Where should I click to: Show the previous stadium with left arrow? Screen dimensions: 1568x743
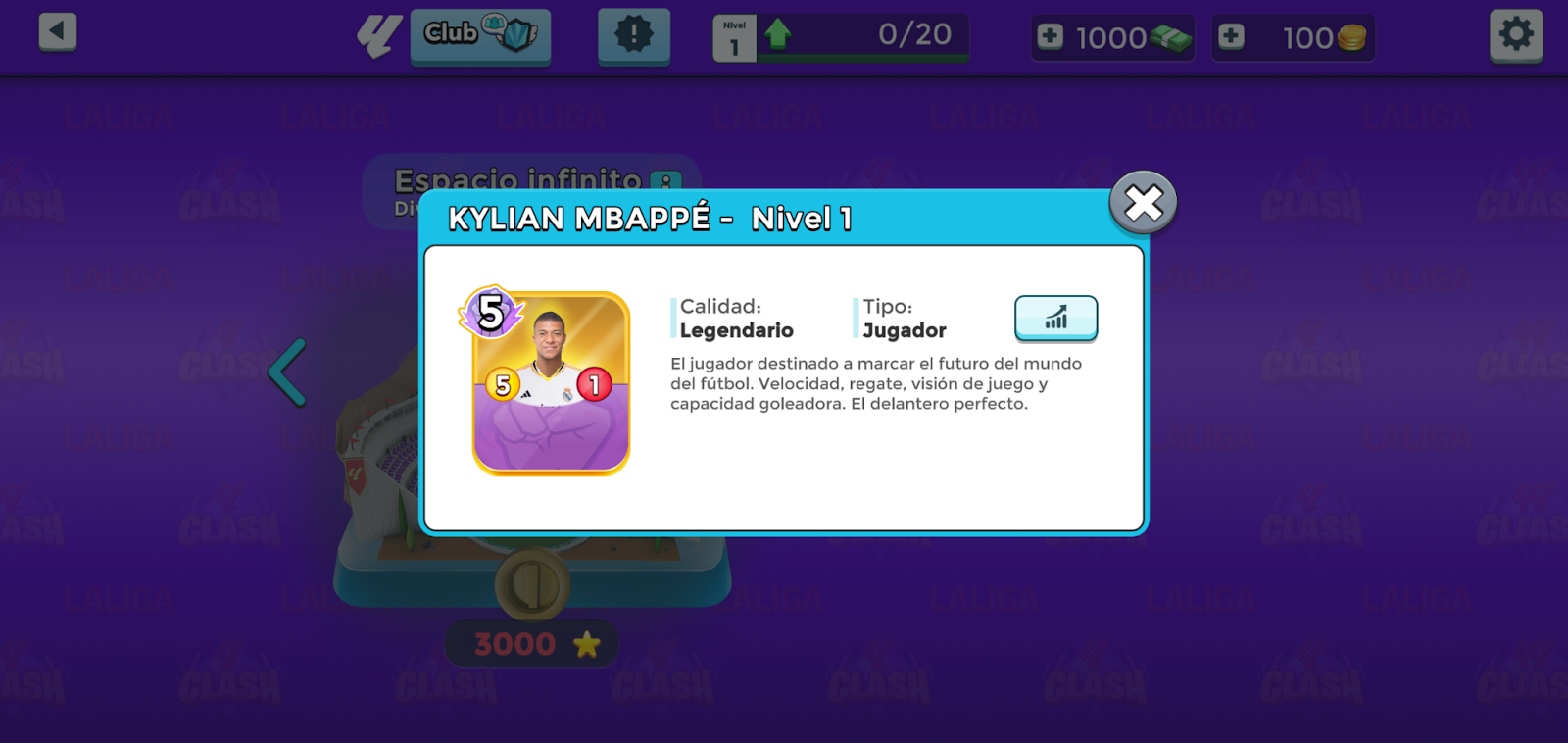coord(288,372)
